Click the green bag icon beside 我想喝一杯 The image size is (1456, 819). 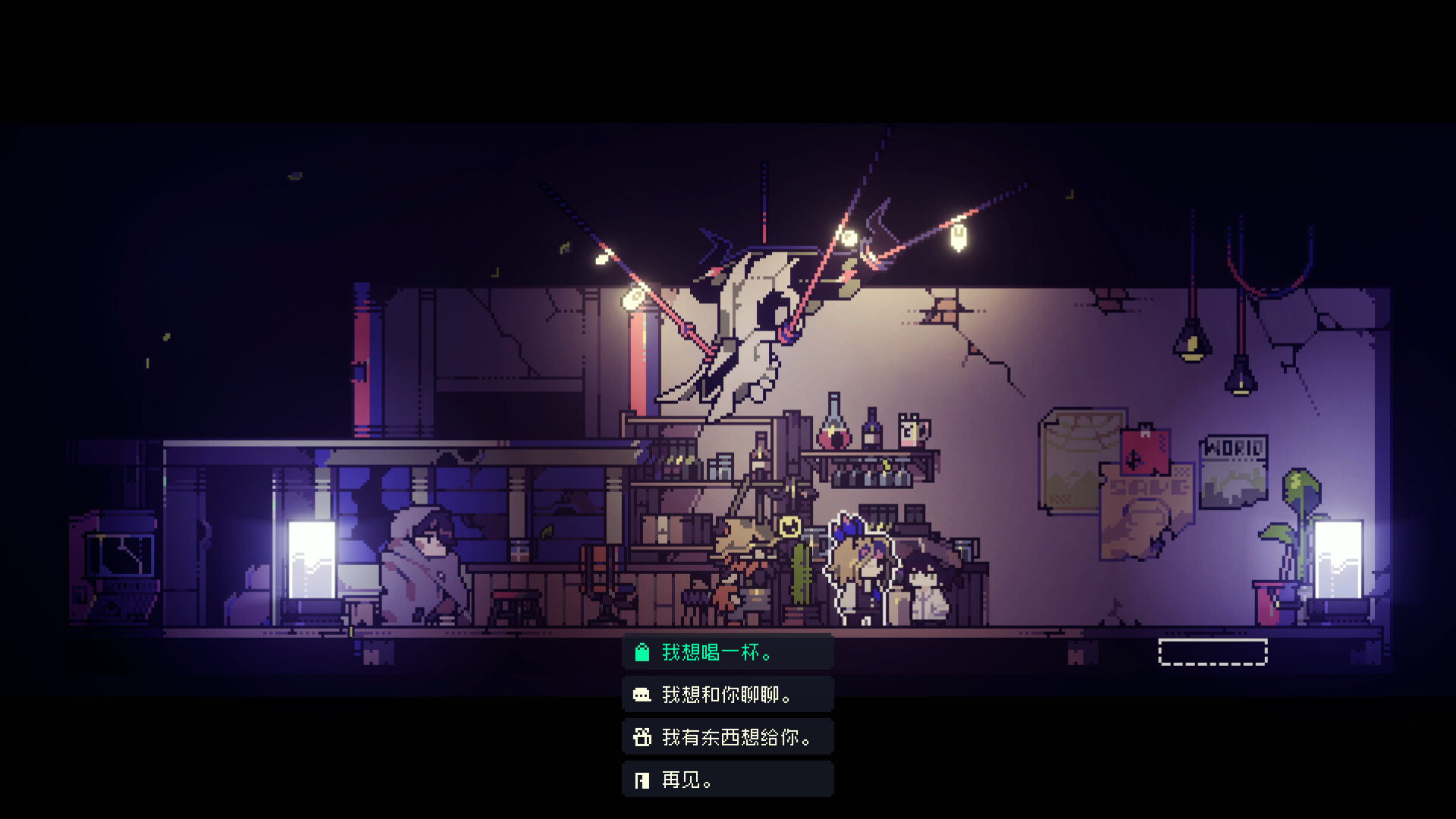641,651
